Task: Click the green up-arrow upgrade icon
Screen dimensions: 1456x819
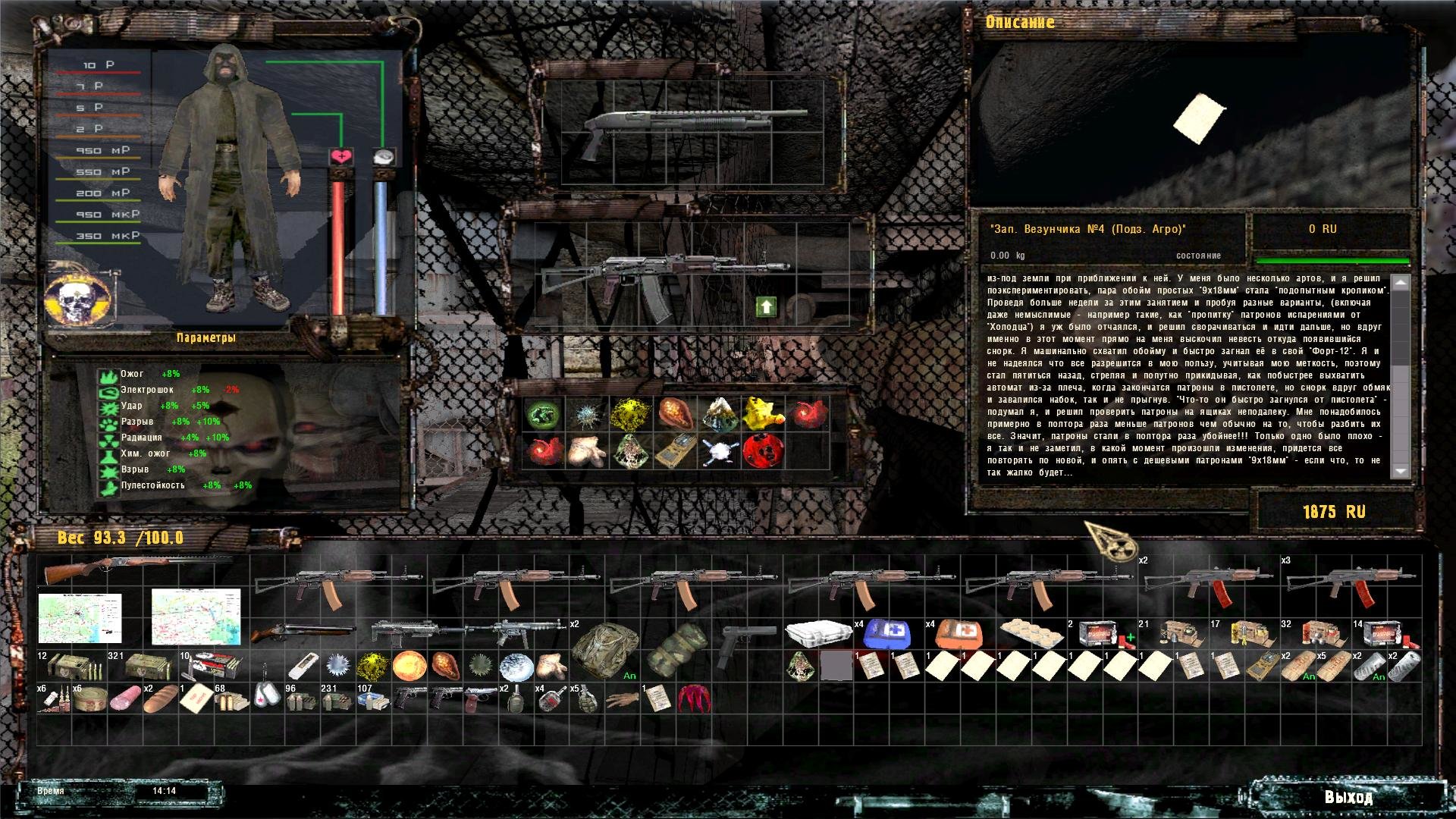Action: point(766,306)
